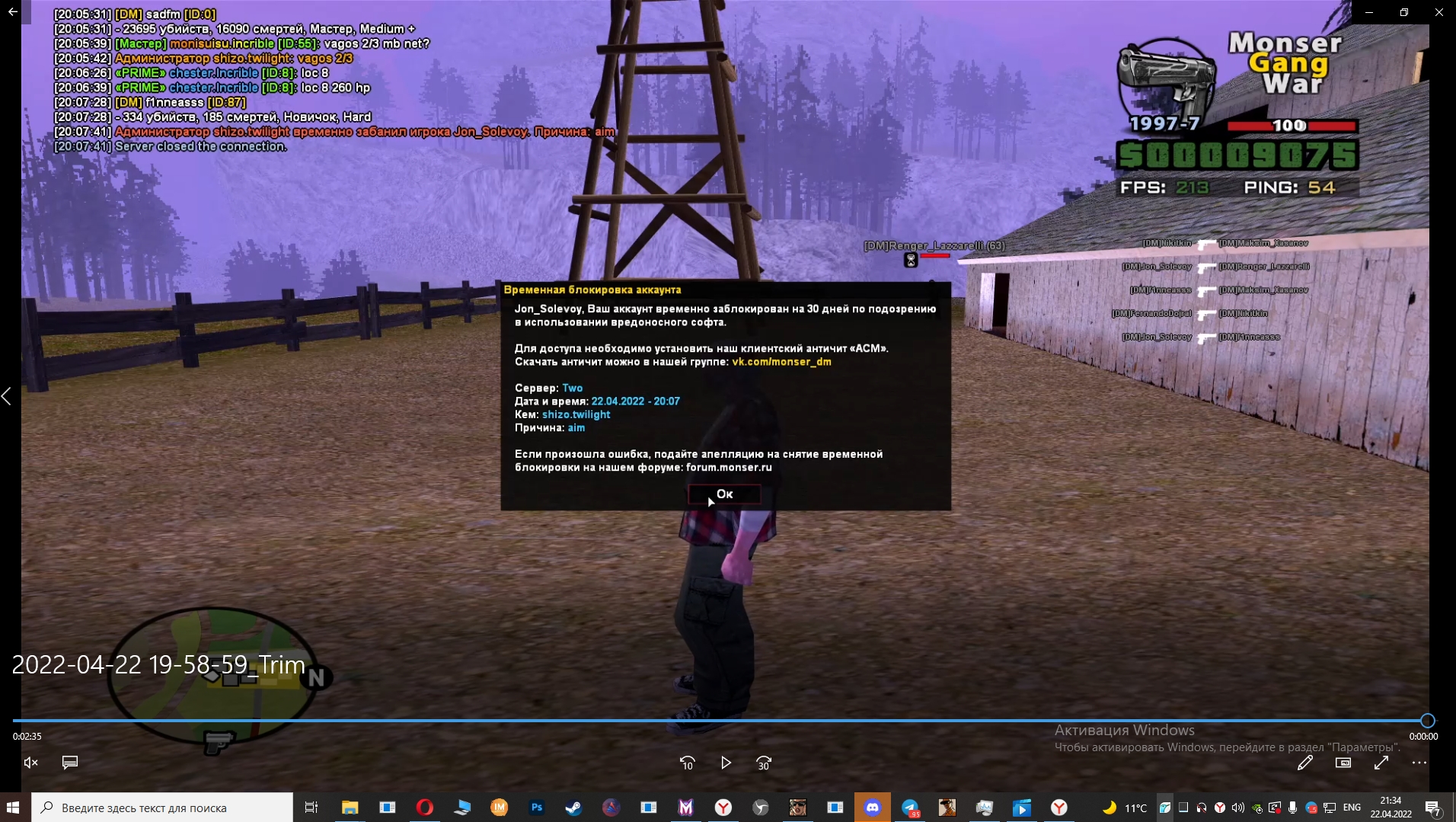Image resolution: width=1456 pixels, height=822 pixels.
Task: Skip back 10 seconds in video
Action: click(x=687, y=763)
